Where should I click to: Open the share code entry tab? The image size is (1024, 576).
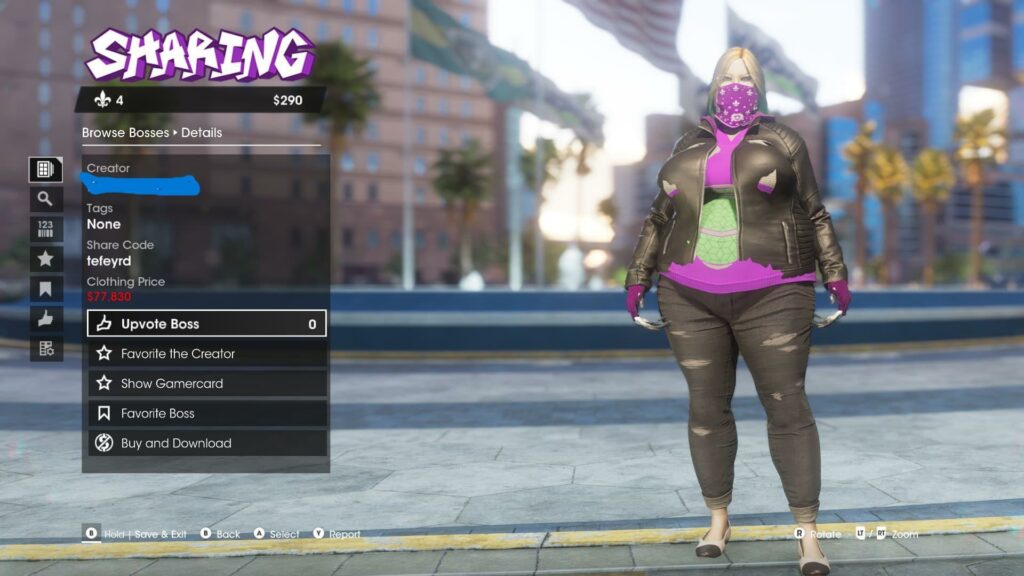[x=45, y=229]
